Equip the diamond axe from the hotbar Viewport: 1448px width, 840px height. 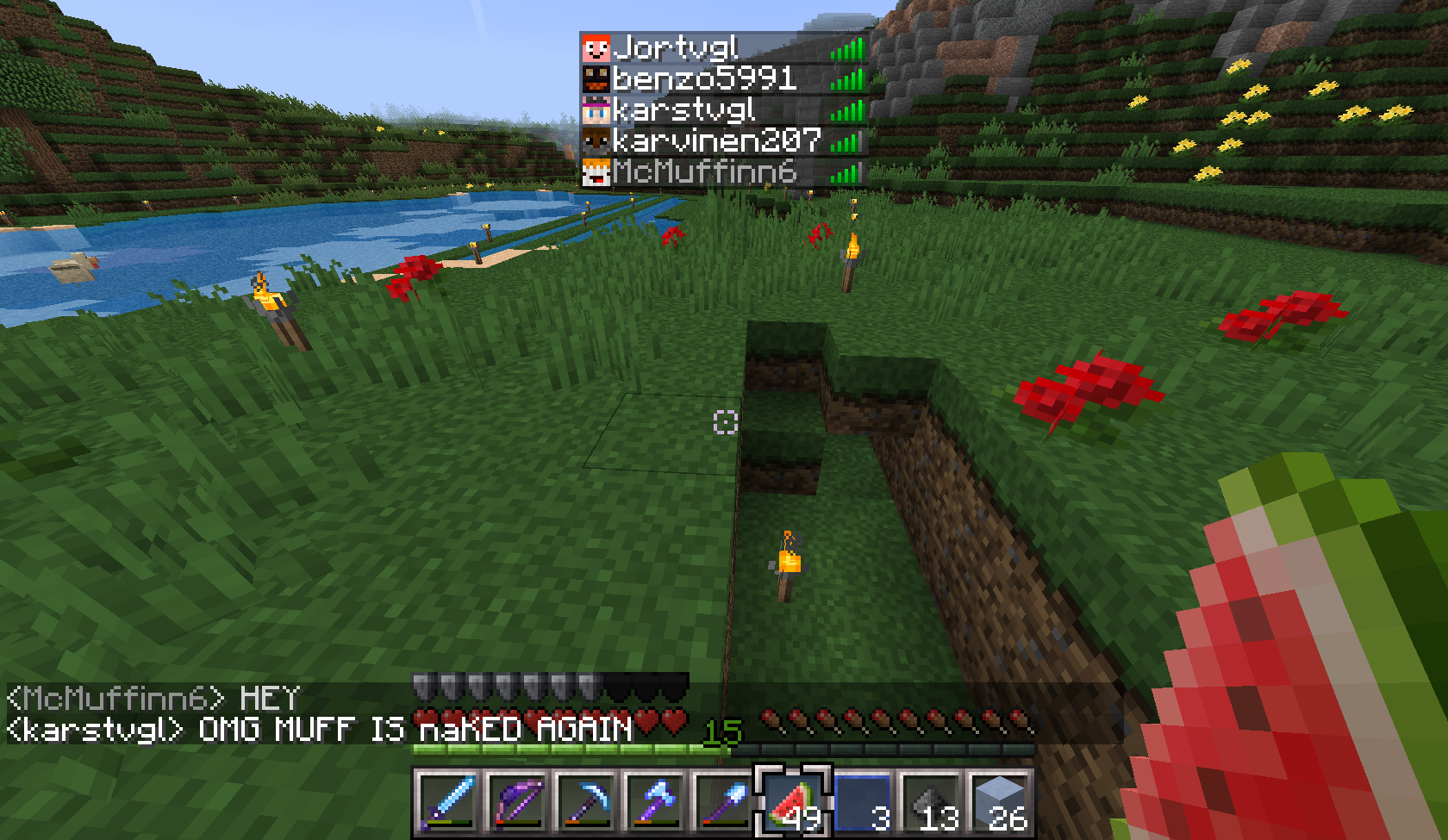655,801
